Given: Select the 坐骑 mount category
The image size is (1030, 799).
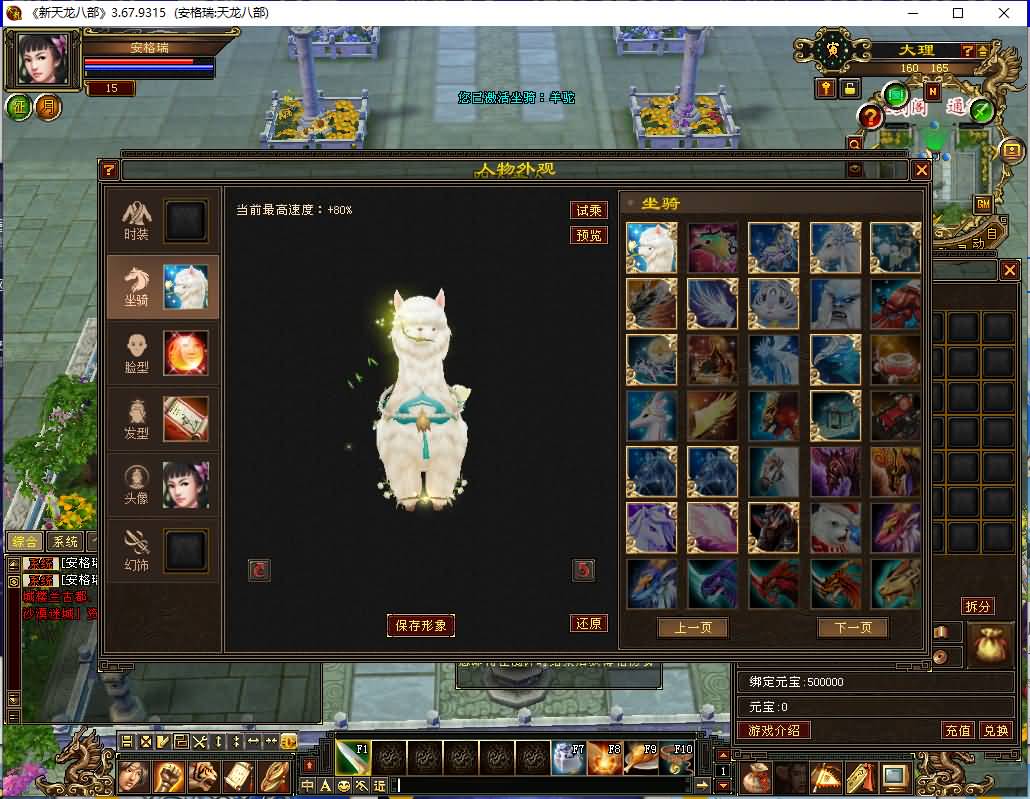Looking at the screenshot, I should pos(162,287).
